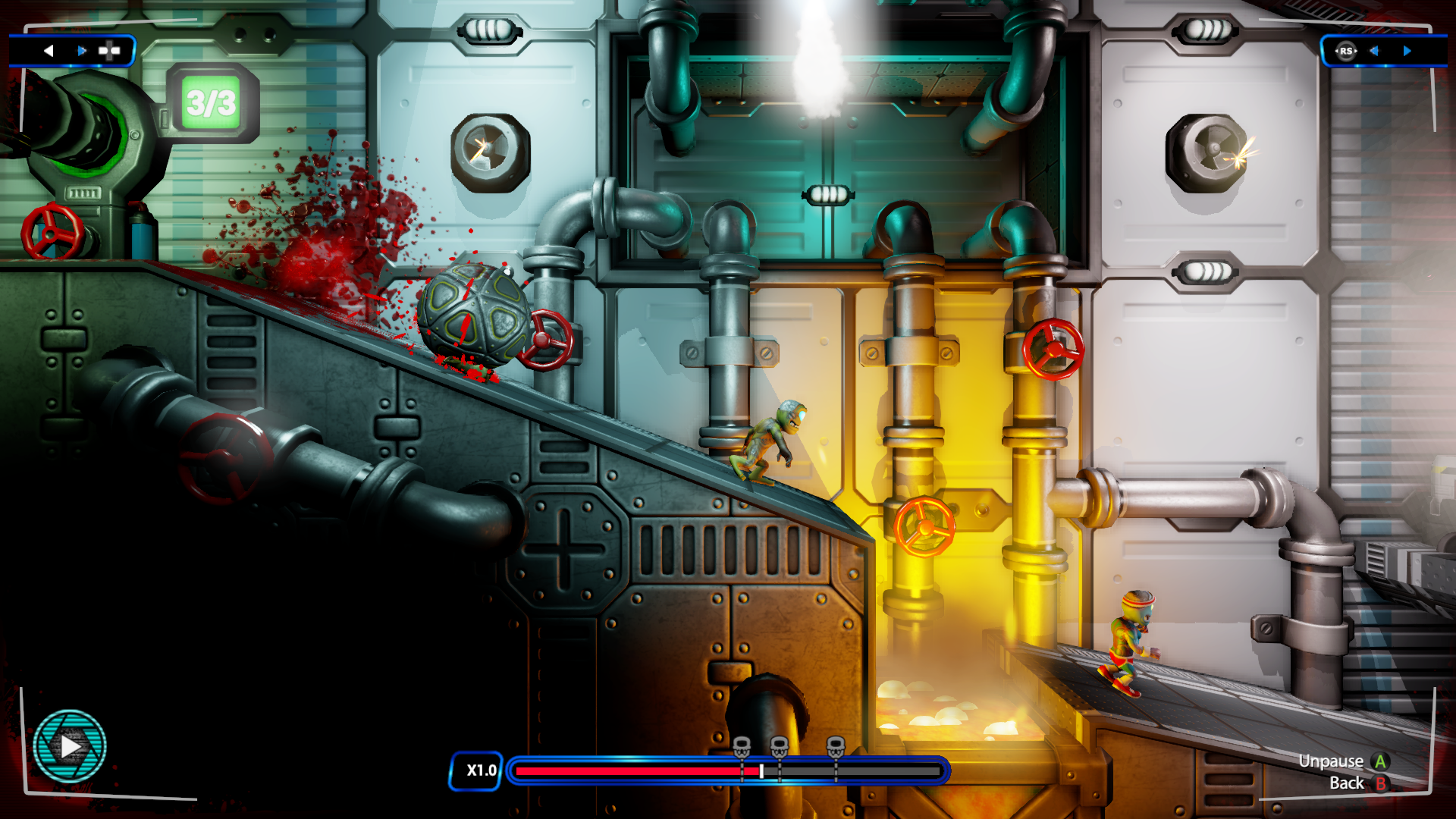Jump to the earliest skull death marker
This screenshot has height=819, width=1456.
pyautogui.click(x=742, y=746)
